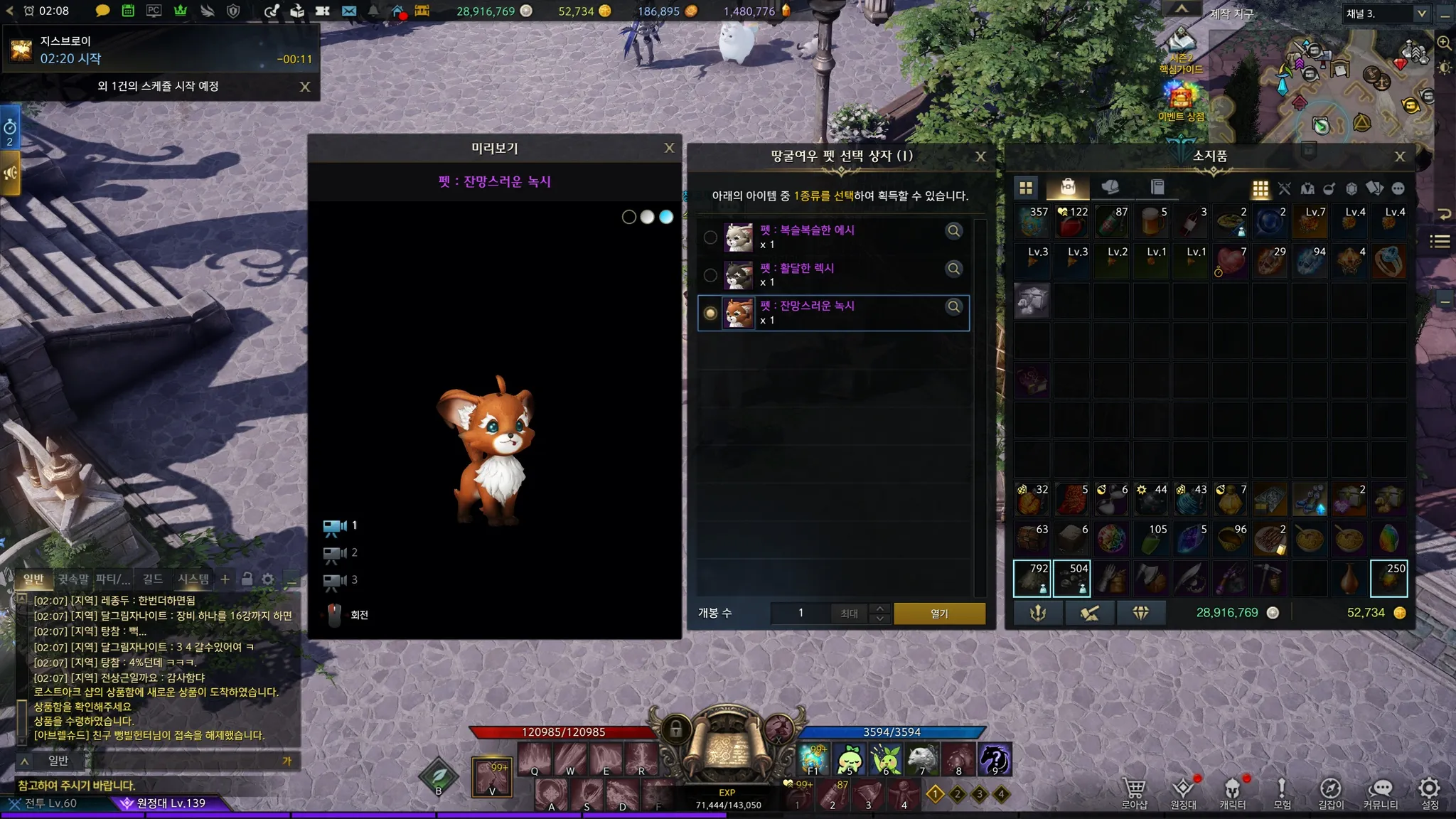The image size is (1456, 819).
Task: Open the 설정 settings gear
Action: point(1429,793)
